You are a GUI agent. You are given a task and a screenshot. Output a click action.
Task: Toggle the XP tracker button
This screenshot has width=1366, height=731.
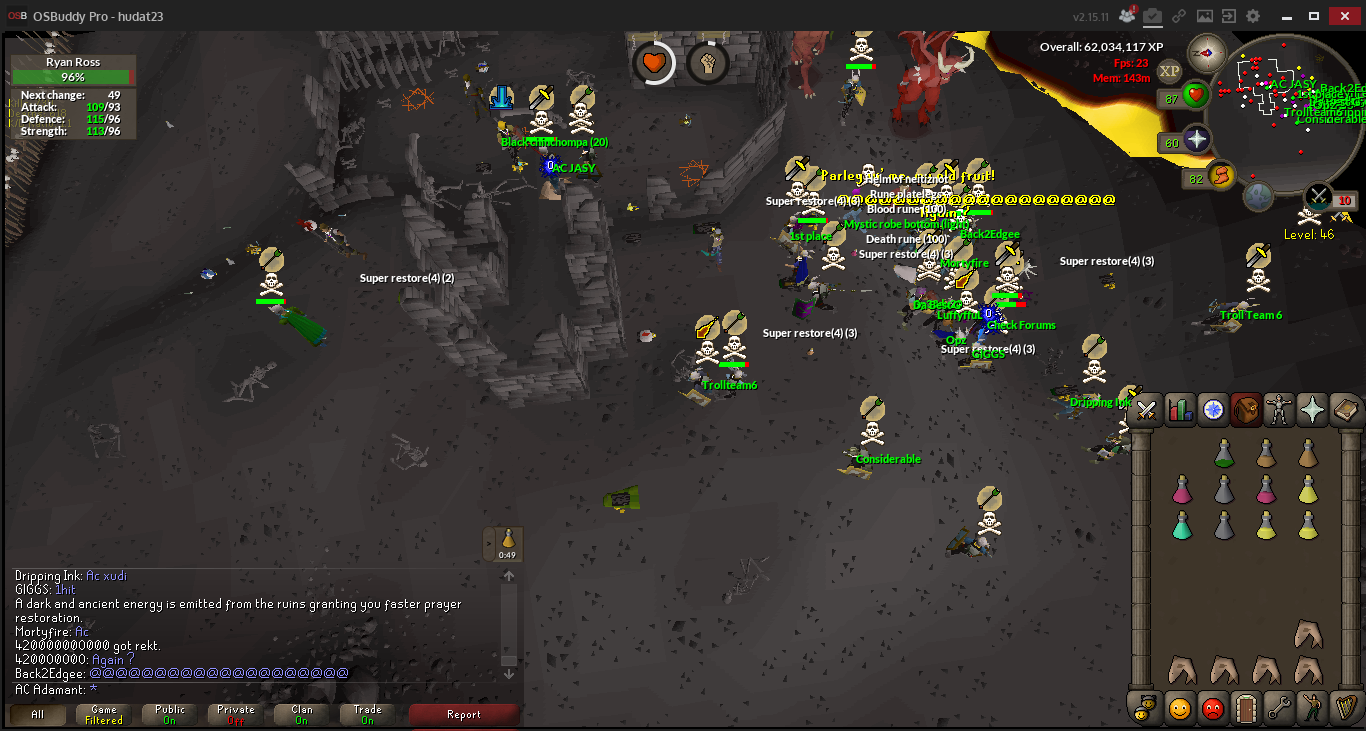(x=1169, y=70)
